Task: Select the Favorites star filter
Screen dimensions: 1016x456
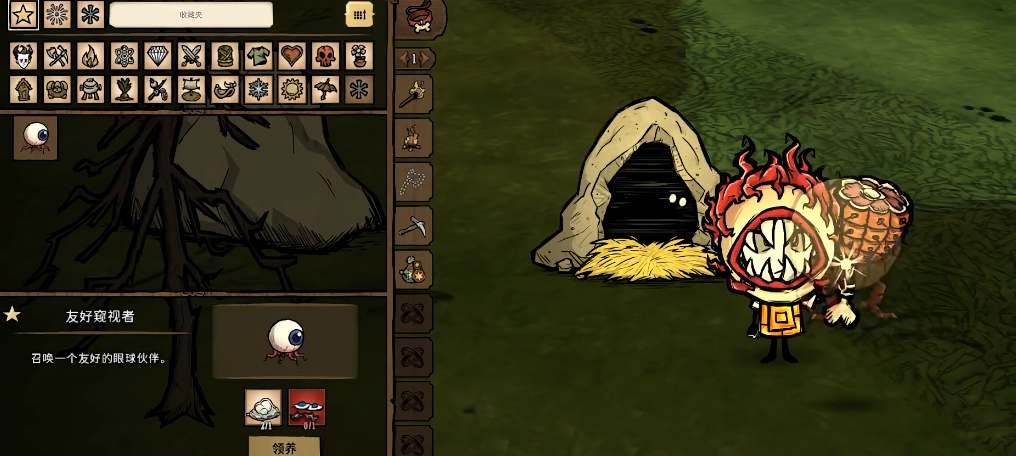Action: (24, 15)
